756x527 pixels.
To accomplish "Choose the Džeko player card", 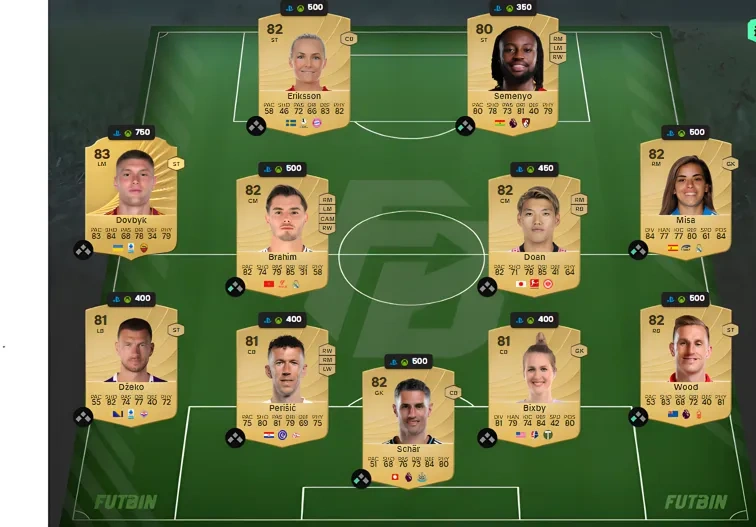I will click(x=131, y=360).
